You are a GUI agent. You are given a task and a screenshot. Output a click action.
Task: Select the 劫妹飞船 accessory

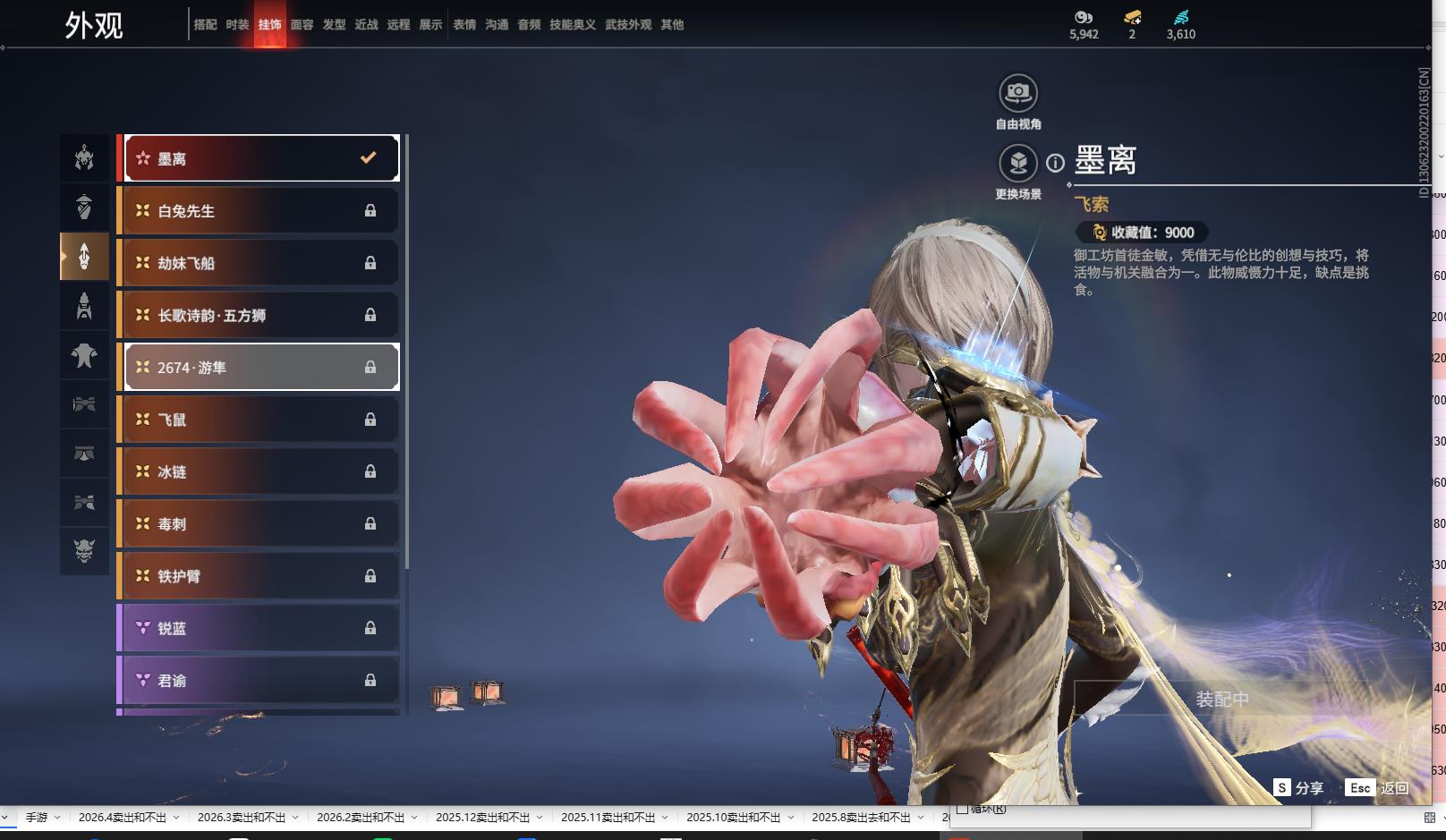click(x=261, y=263)
